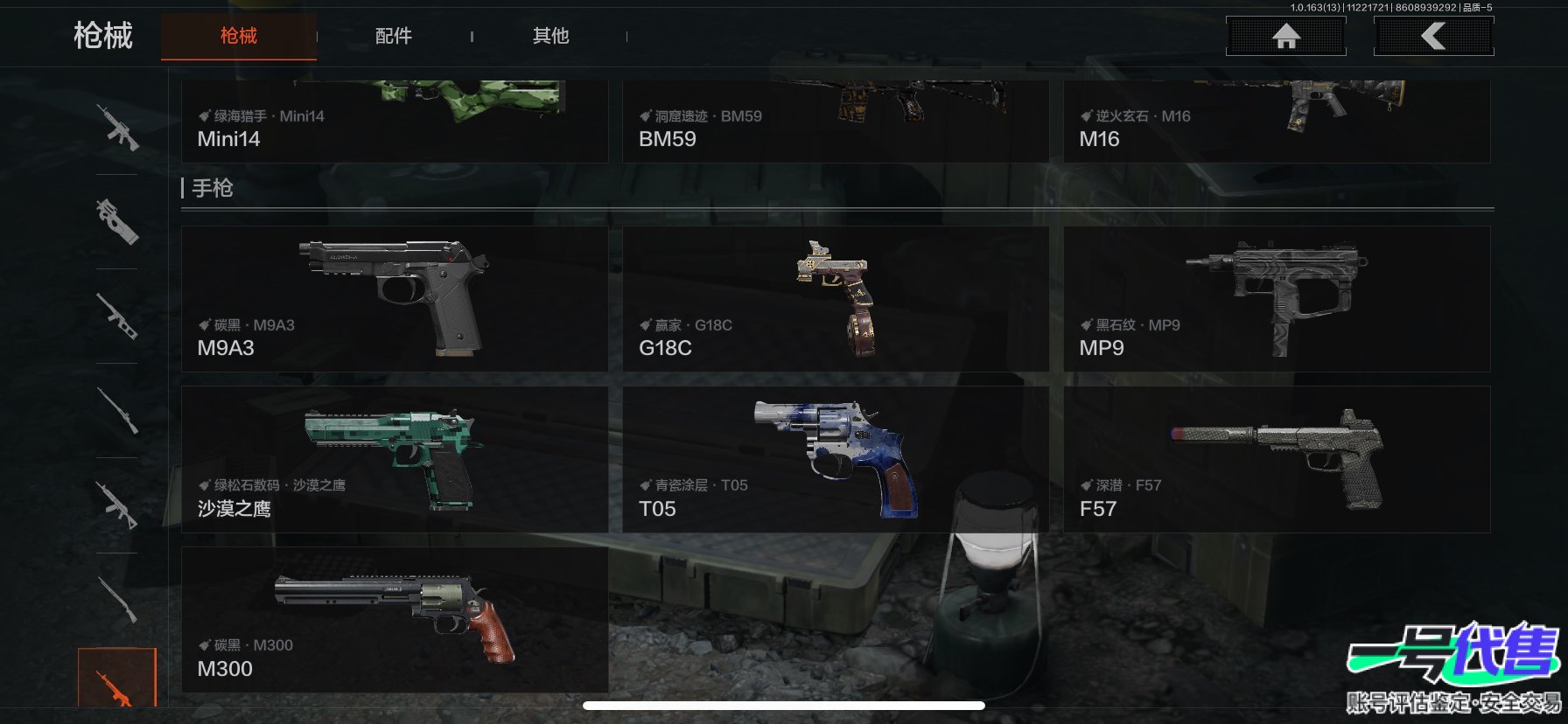The width and height of the screenshot is (1568, 724).
Task: Select the Mini14 weapon card
Action: [394, 122]
